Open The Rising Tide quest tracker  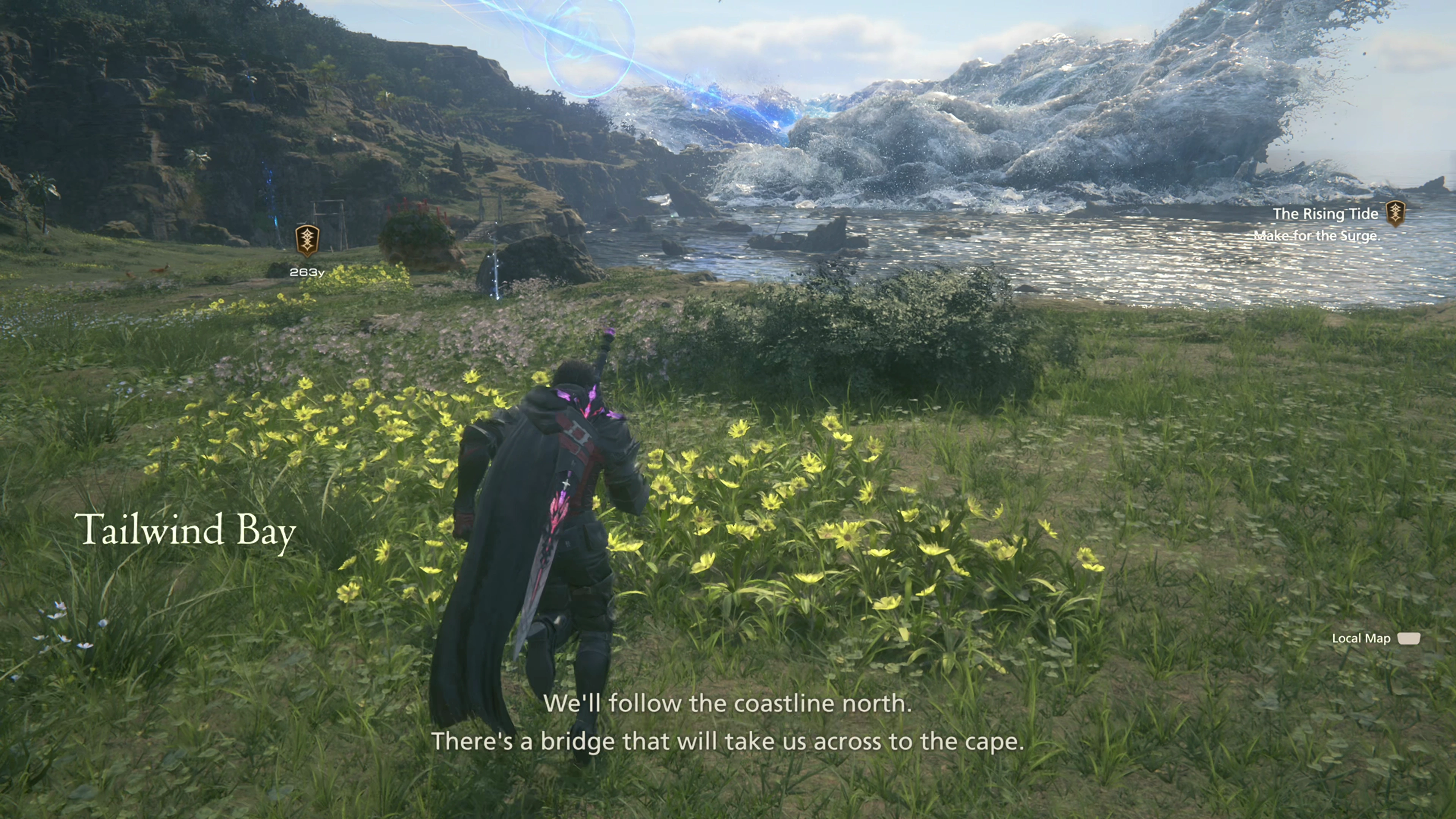1325,214
